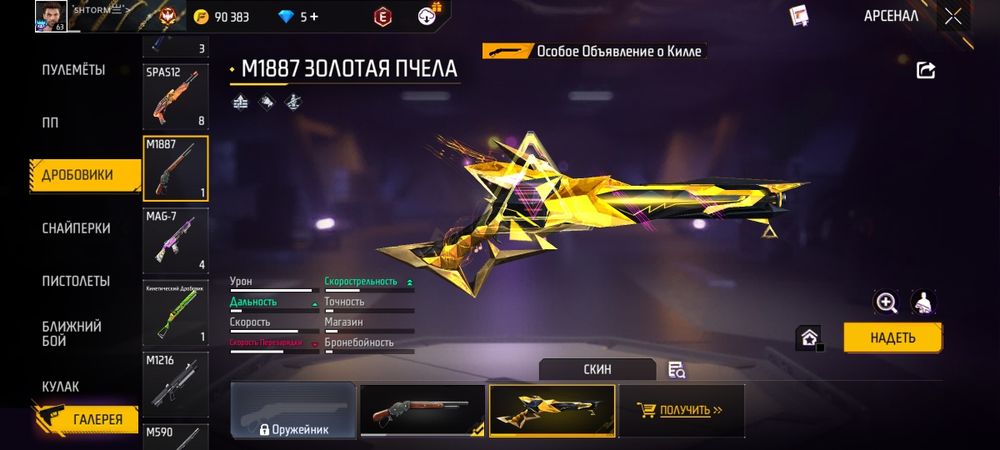Close the Арсенал screen
This screenshot has height=450, width=1000.
[953, 16]
